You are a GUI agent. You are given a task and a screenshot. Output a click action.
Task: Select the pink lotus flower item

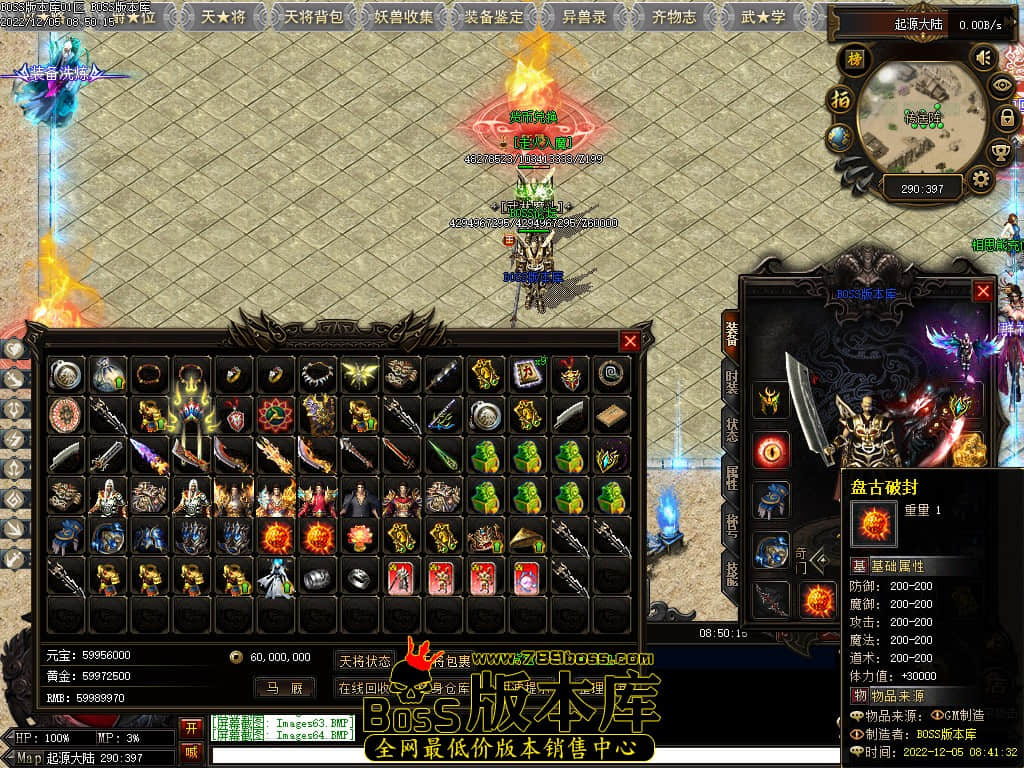[360, 537]
